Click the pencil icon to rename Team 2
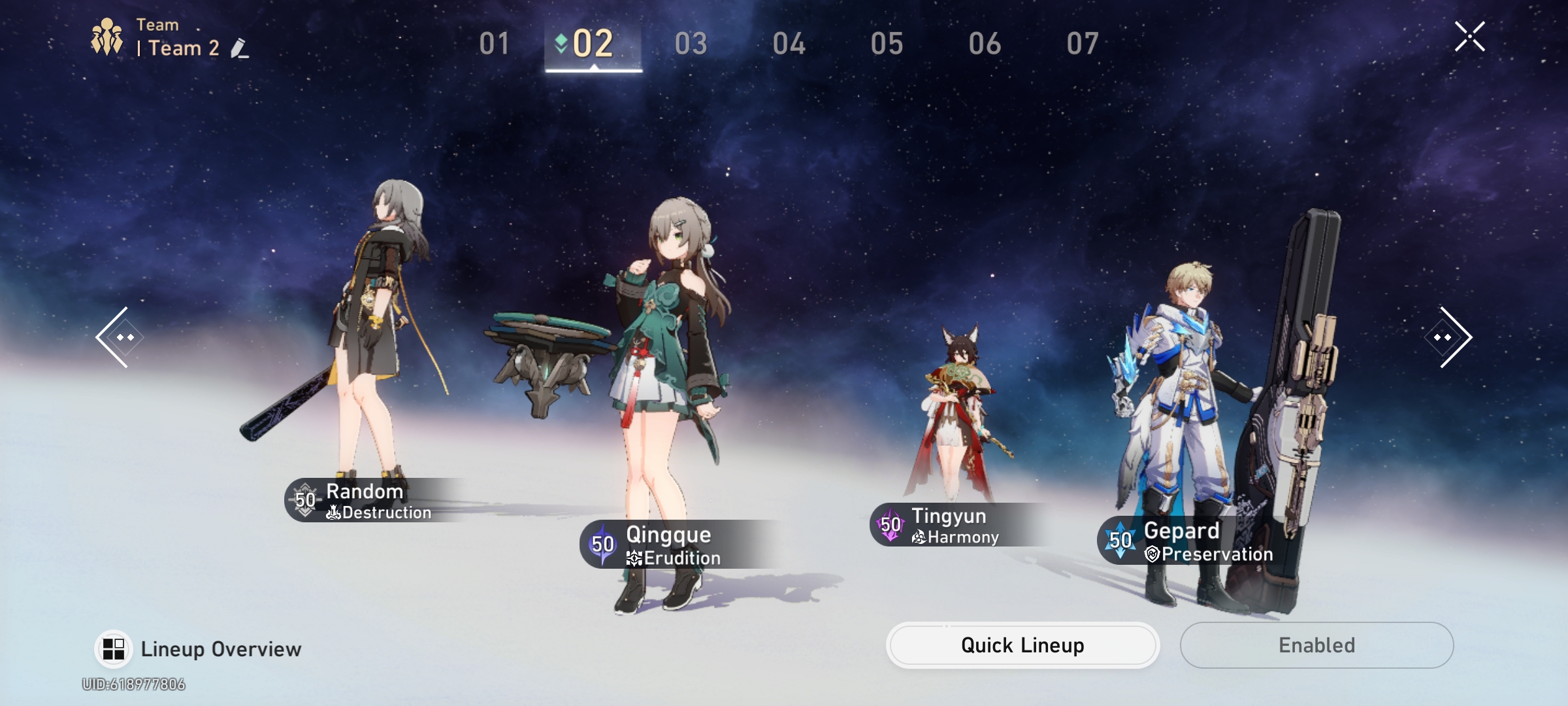The width and height of the screenshot is (1568, 706). pyautogui.click(x=240, y=48)
